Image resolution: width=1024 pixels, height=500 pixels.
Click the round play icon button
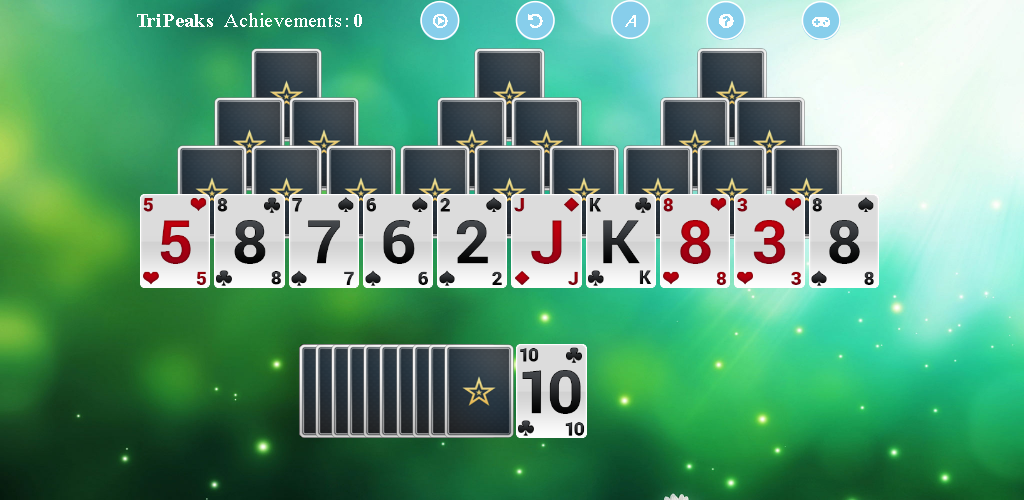point(440,20)
